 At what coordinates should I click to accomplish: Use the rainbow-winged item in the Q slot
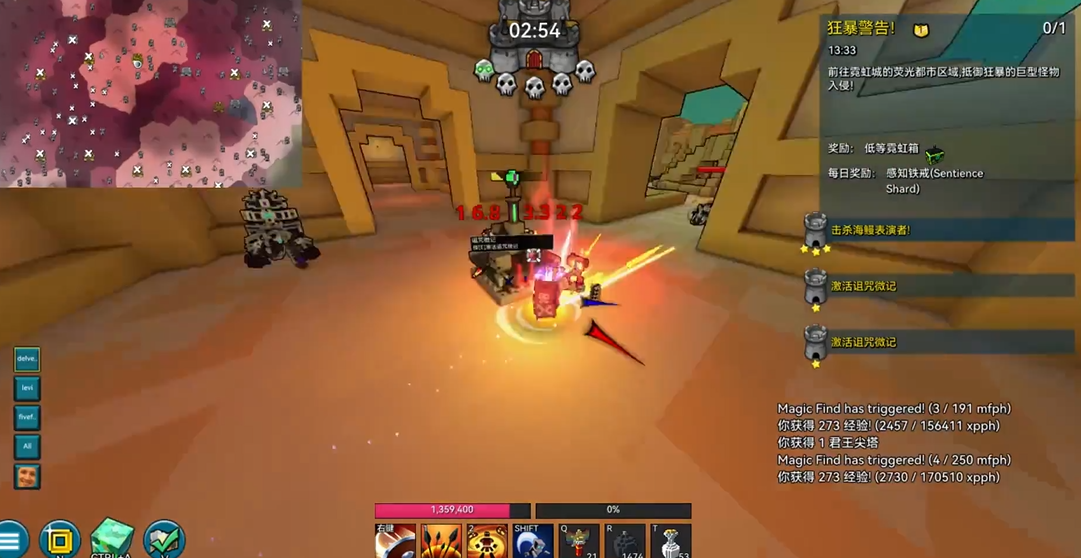coord(579,542)
